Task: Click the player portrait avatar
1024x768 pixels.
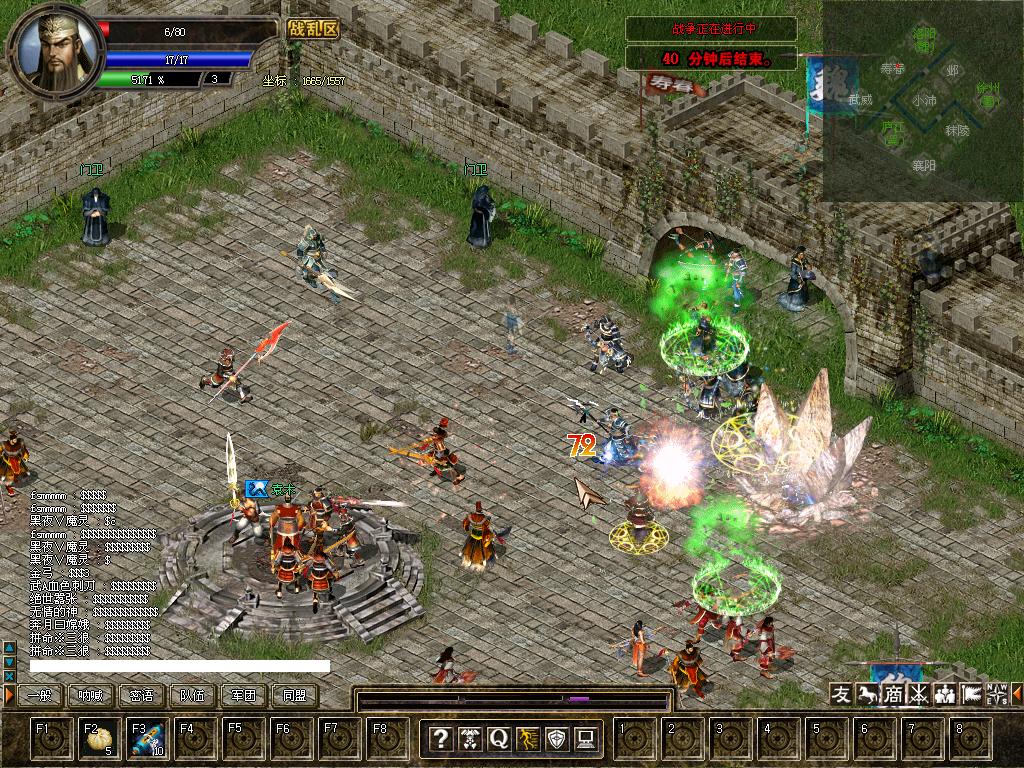Action: (x=55, y=50)
